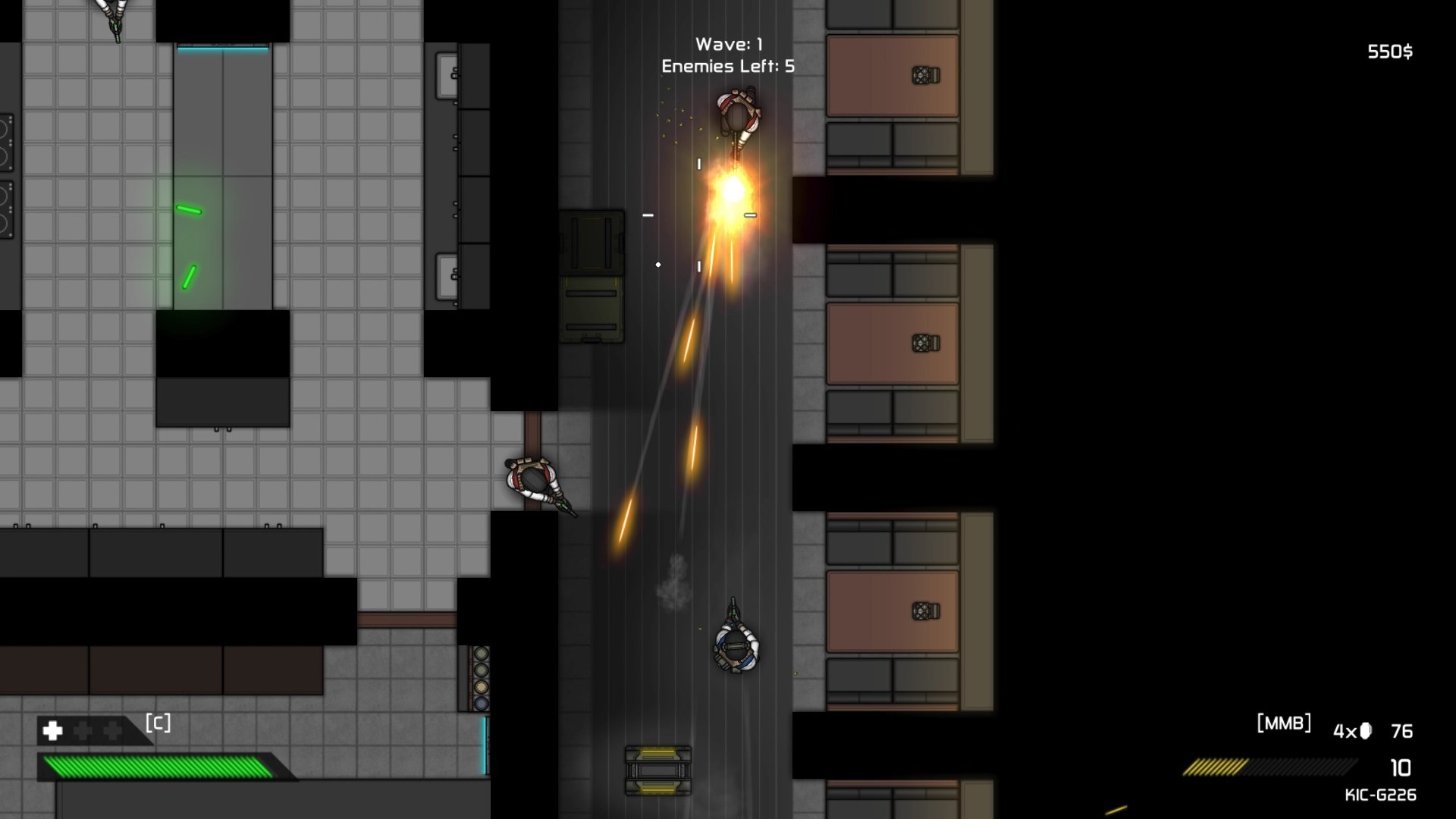This screenshot has height=819, width=1456.
Task: Click the first greyed-out medkit slot
Action: click(83, 731)
